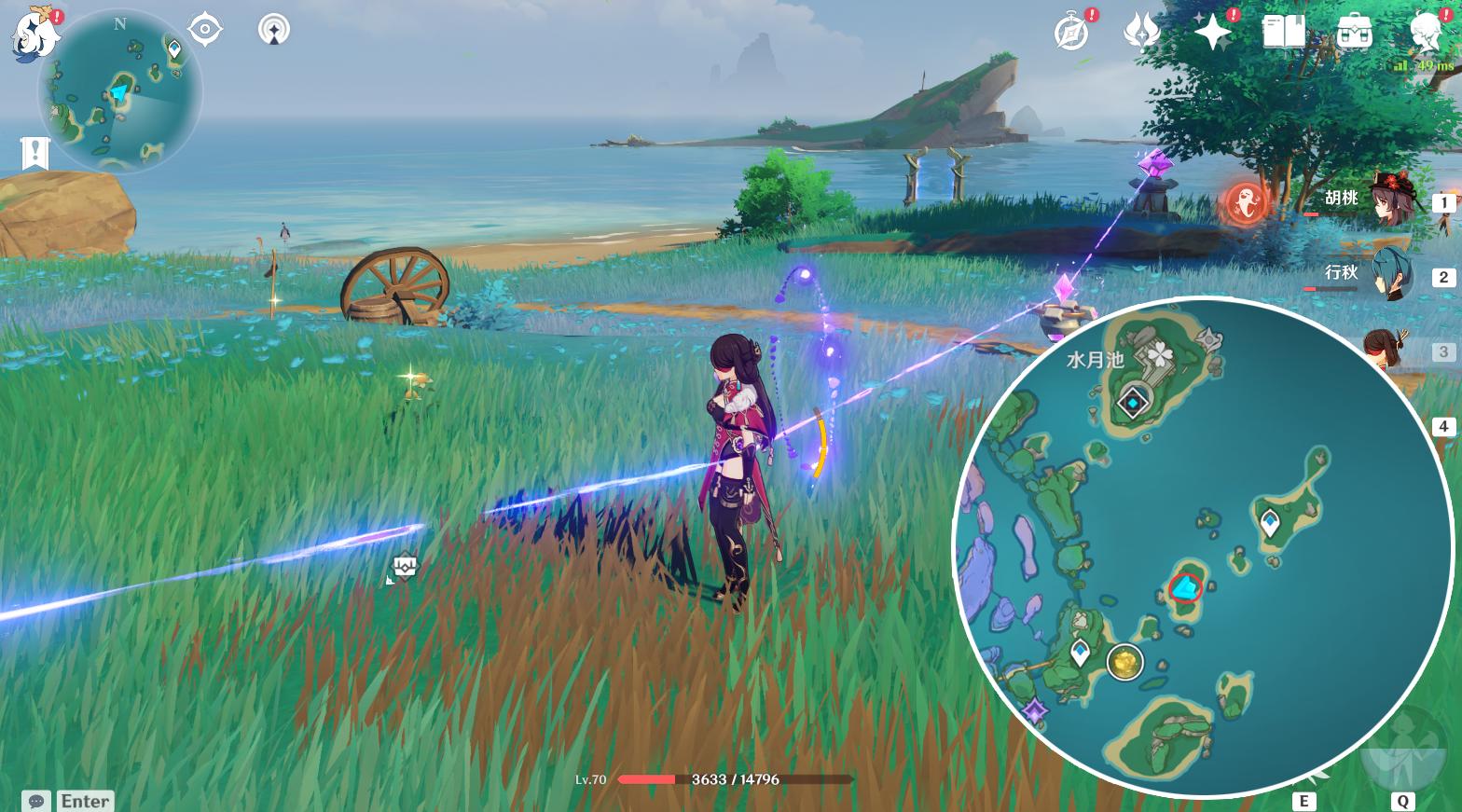Open the quest bookmark with exclamation mark

tap(34, 154)
